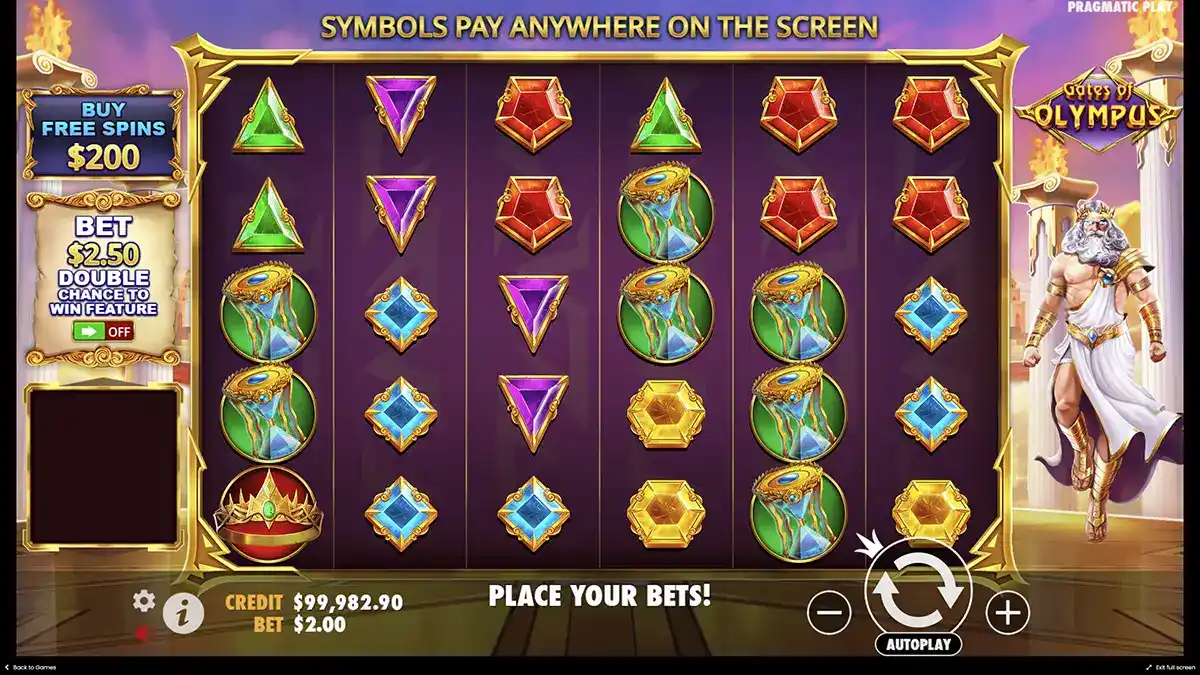Buy Free Spins for $200
Screen dimensions: 1200x675
pos(104,133)
